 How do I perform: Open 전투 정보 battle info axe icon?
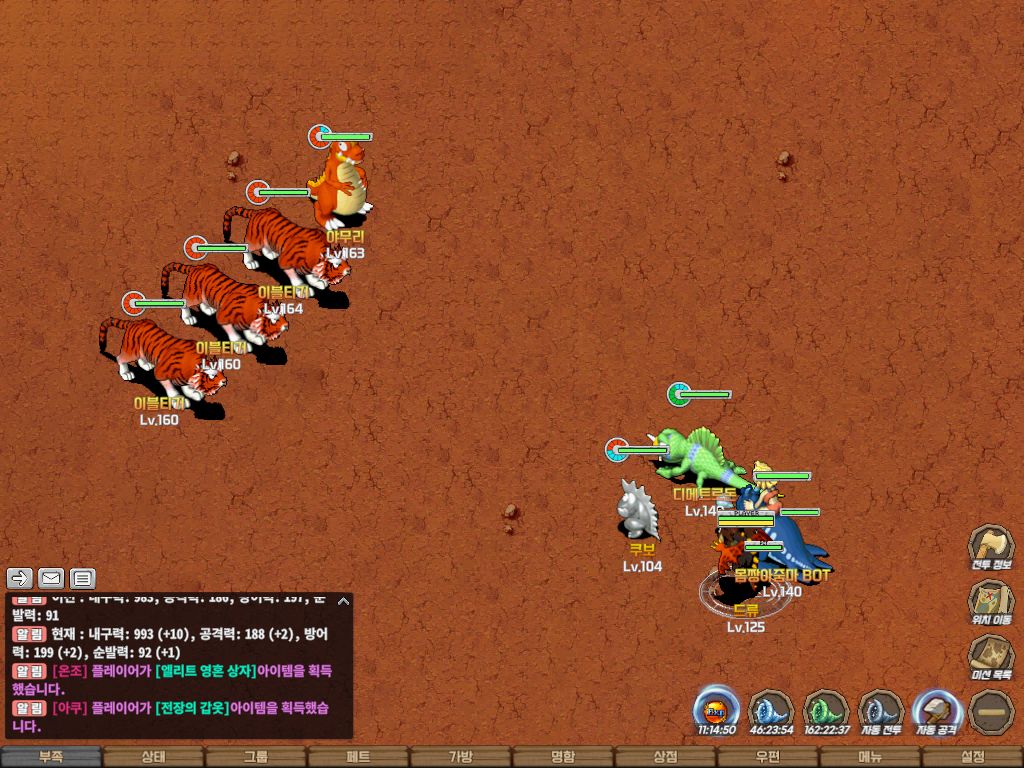tap(990, 546)
